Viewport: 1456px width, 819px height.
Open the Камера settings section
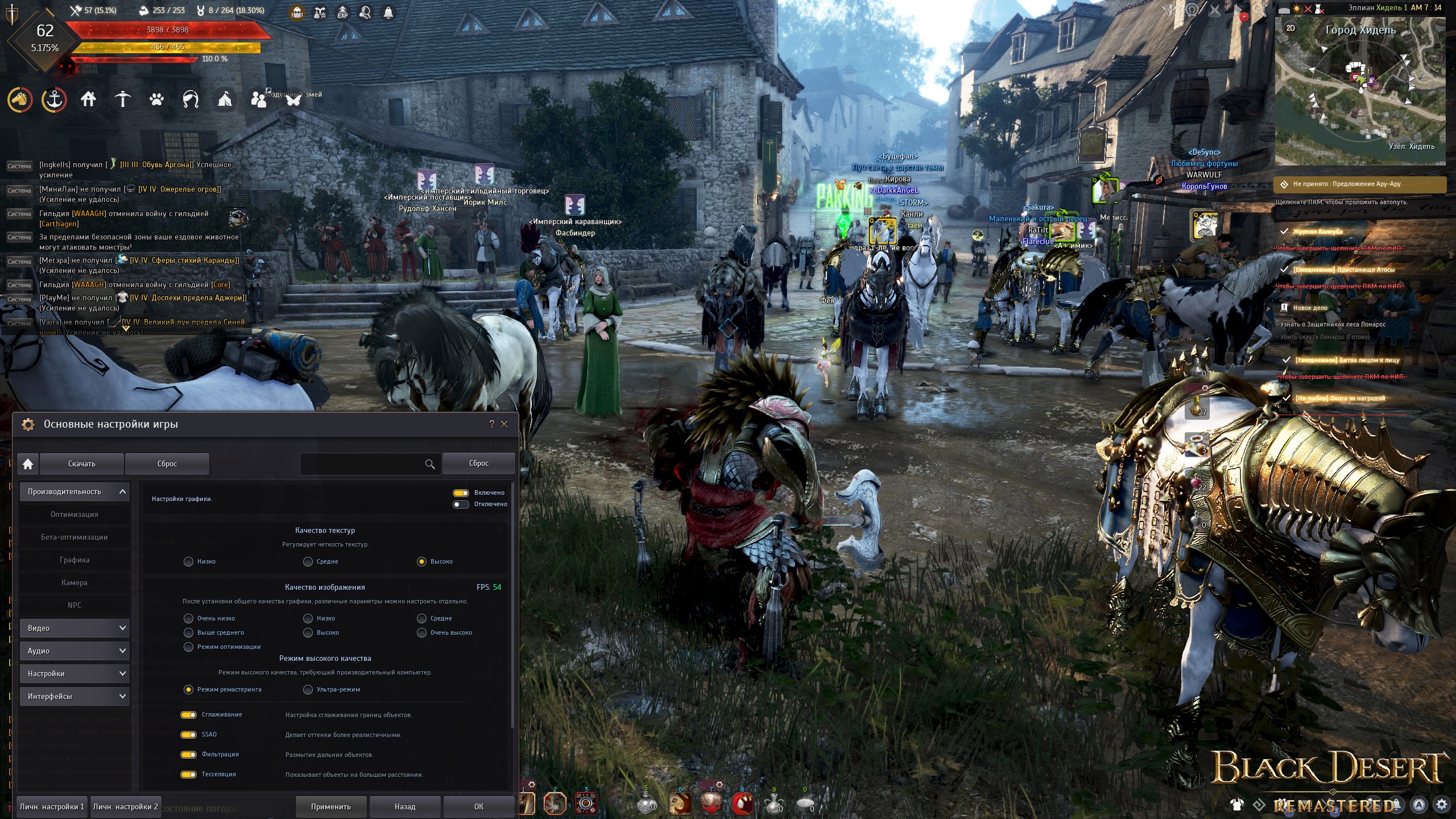75,583
